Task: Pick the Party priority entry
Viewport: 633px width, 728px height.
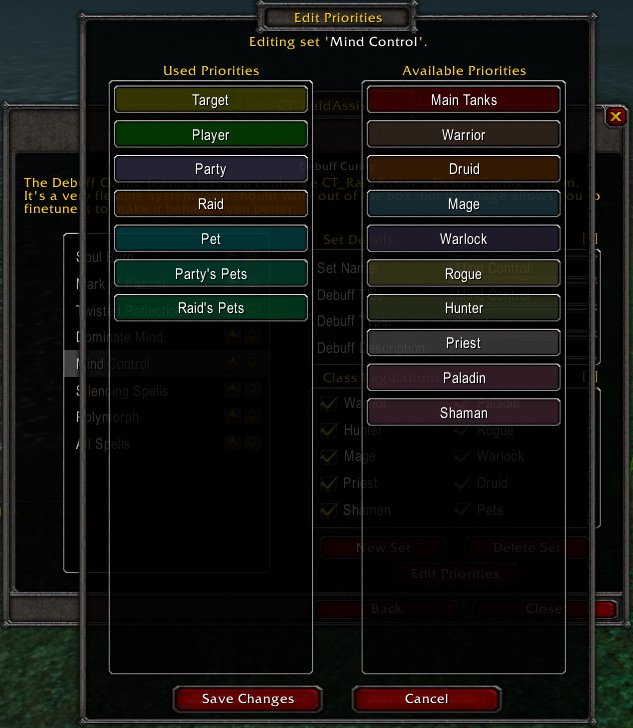Action: coord(210,169)
